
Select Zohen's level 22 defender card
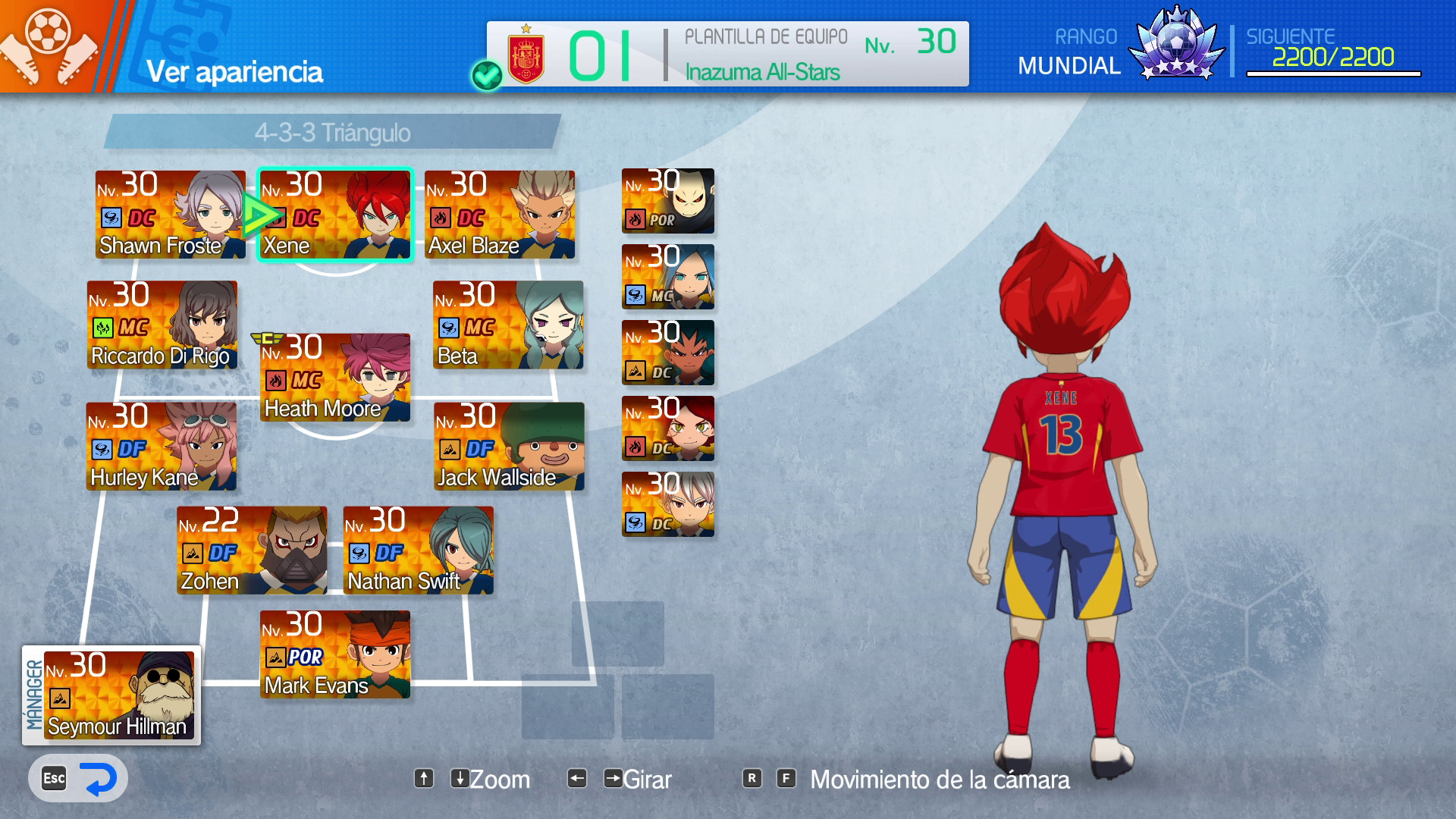click(252, 550)
